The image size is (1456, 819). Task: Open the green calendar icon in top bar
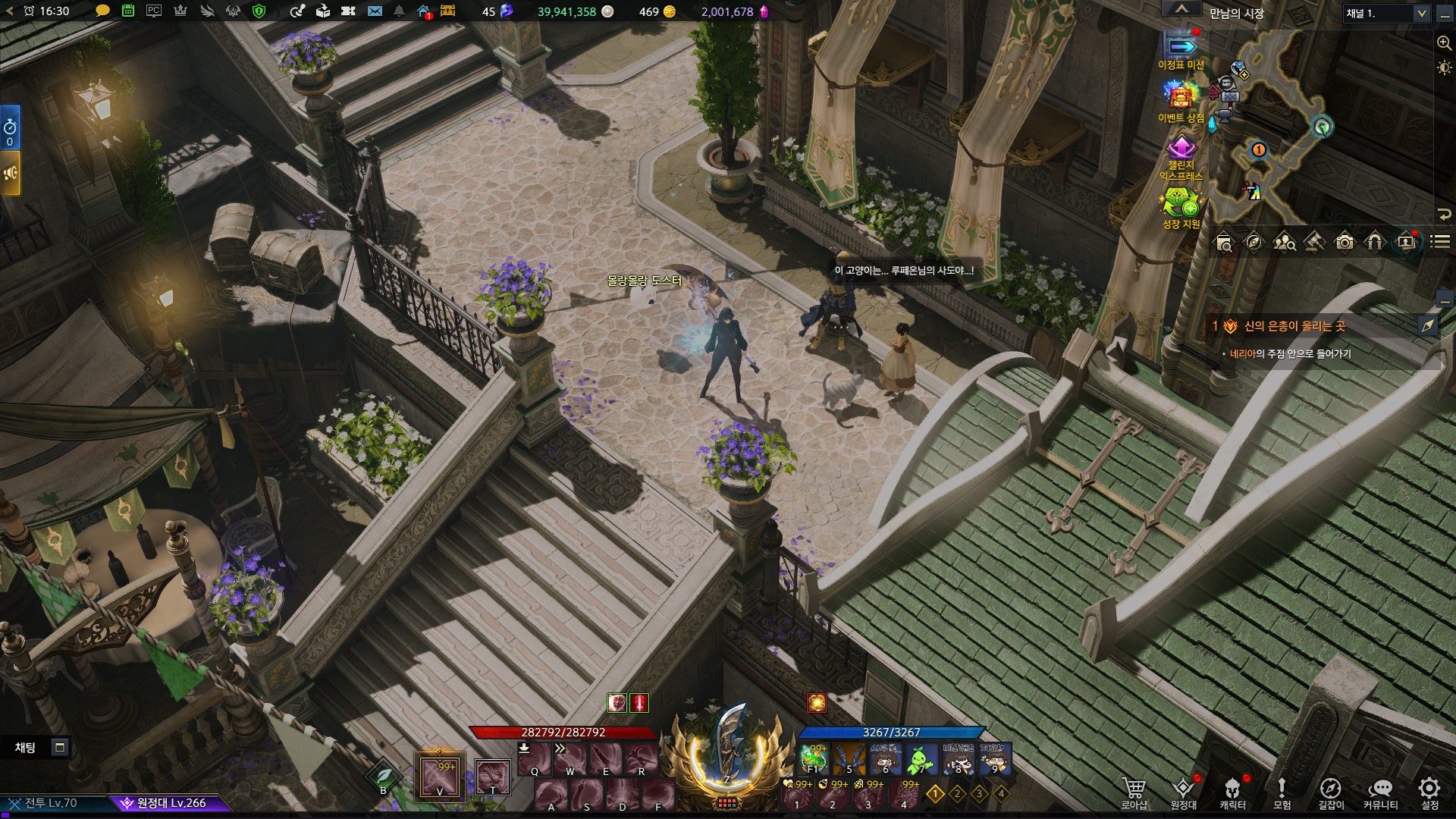point(128,11)
